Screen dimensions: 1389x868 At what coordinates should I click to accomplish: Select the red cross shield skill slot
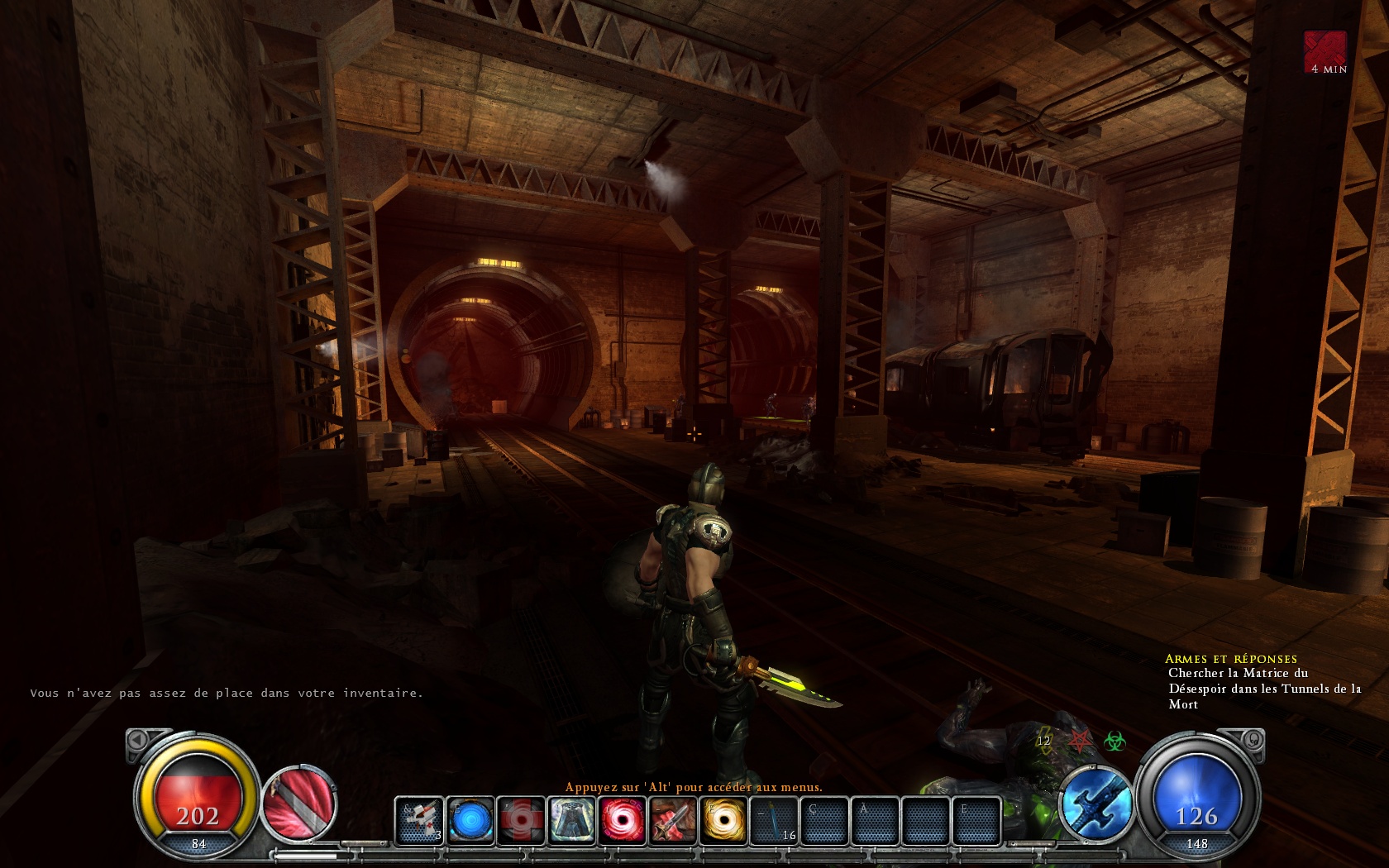pos(521,820)
